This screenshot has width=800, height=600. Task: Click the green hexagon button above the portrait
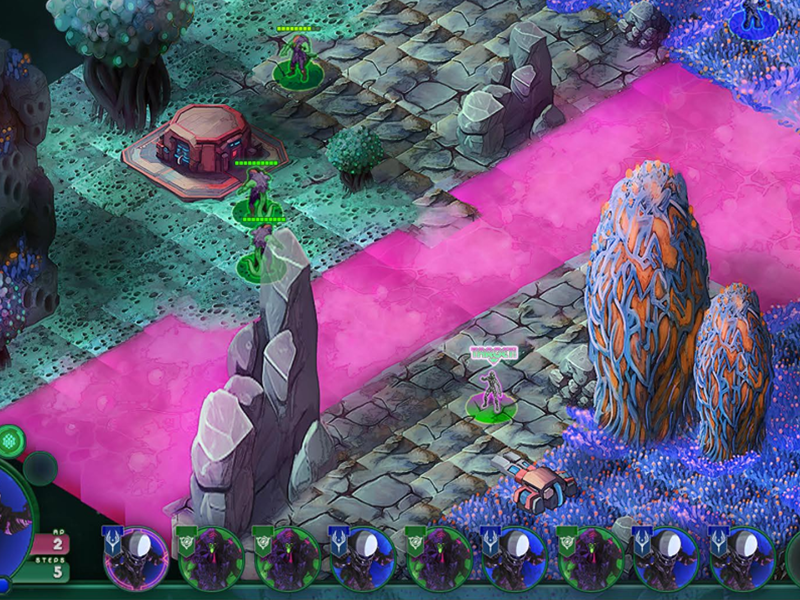[x=8, y=439]
